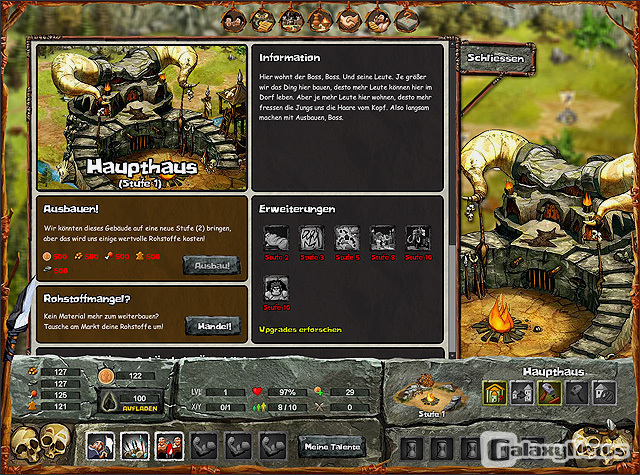Screen dimensions: 640x475
Task: Click the campfire icon in the top menu
Action: click(x=319, y=16)
